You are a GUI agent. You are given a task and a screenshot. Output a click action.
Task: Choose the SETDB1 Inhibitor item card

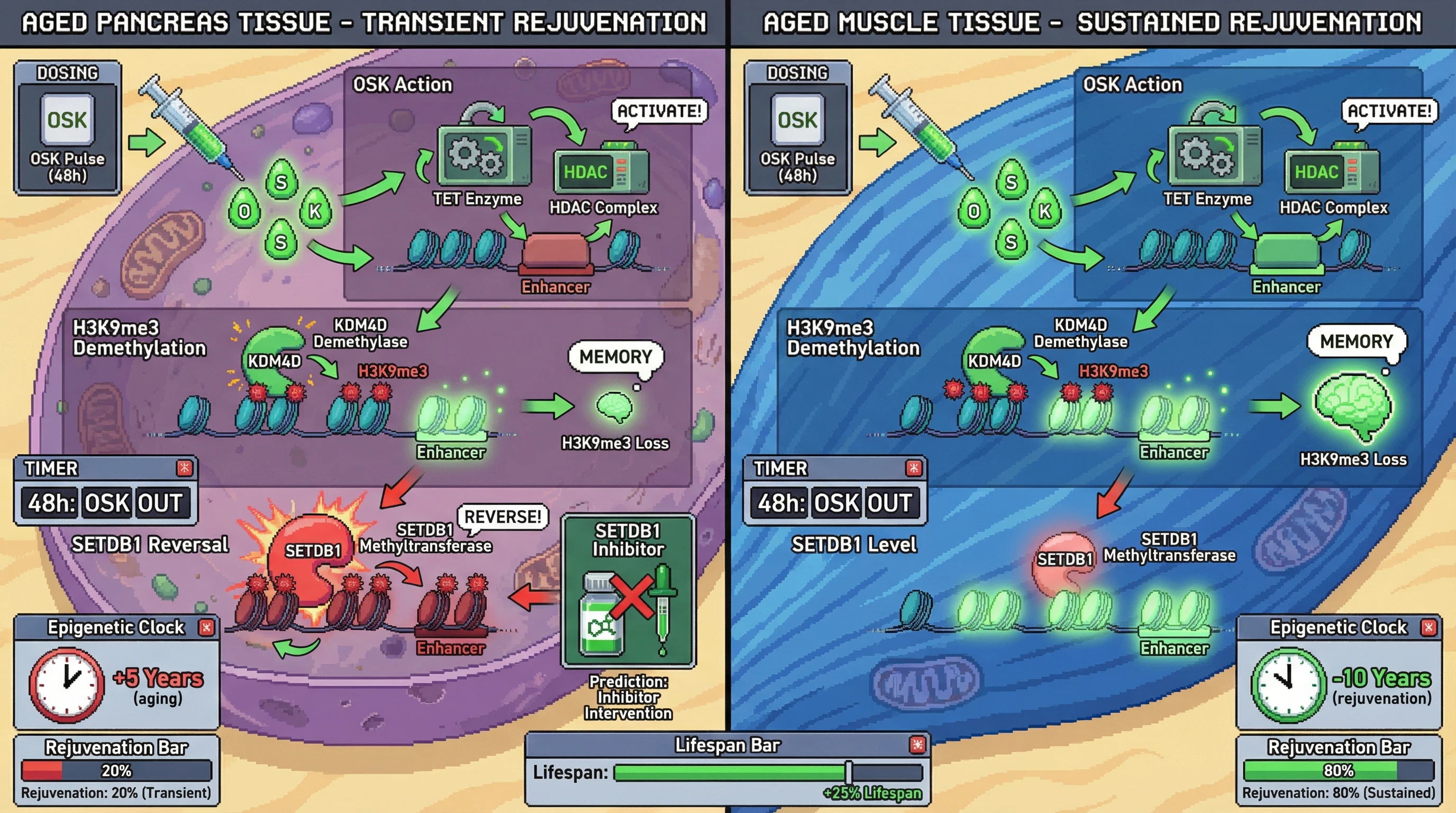(628, 591)
